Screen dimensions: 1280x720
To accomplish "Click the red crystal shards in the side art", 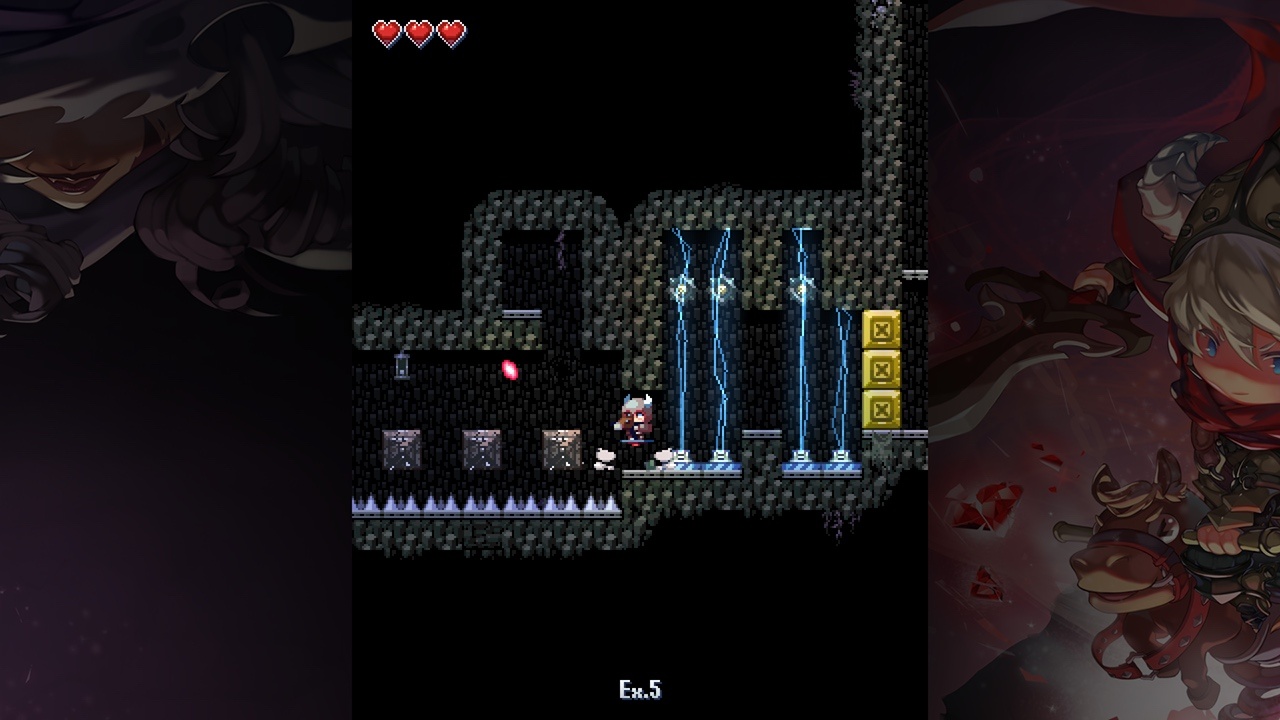I will pos(986,505).
